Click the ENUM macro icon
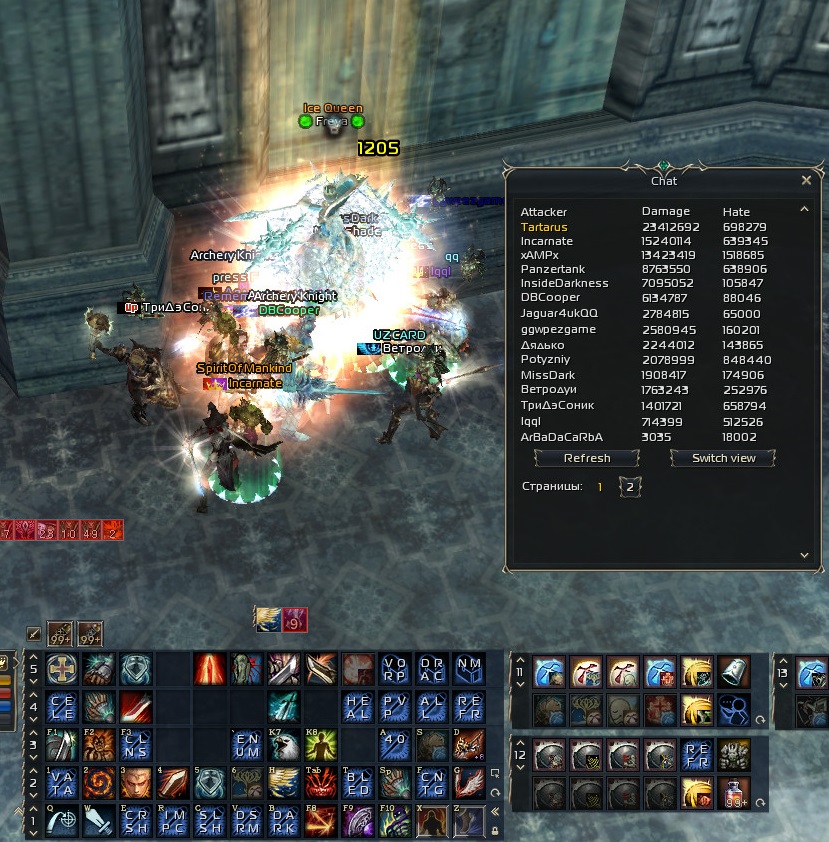The height and width of the screenshot is (842, 829). coord(246,745)
